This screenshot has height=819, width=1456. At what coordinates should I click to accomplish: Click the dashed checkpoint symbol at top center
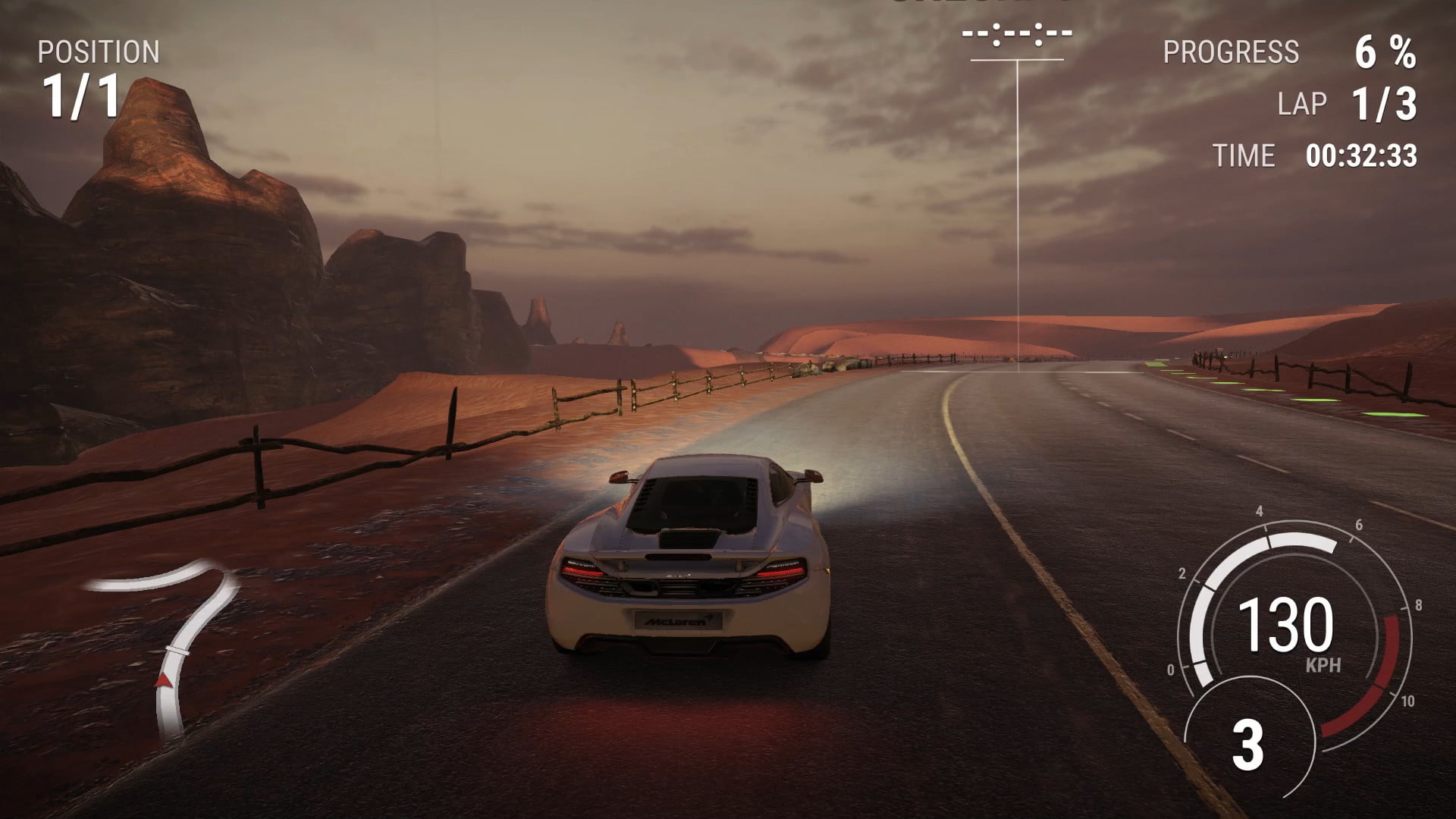pyautogui.click(x=1016, y=34)
